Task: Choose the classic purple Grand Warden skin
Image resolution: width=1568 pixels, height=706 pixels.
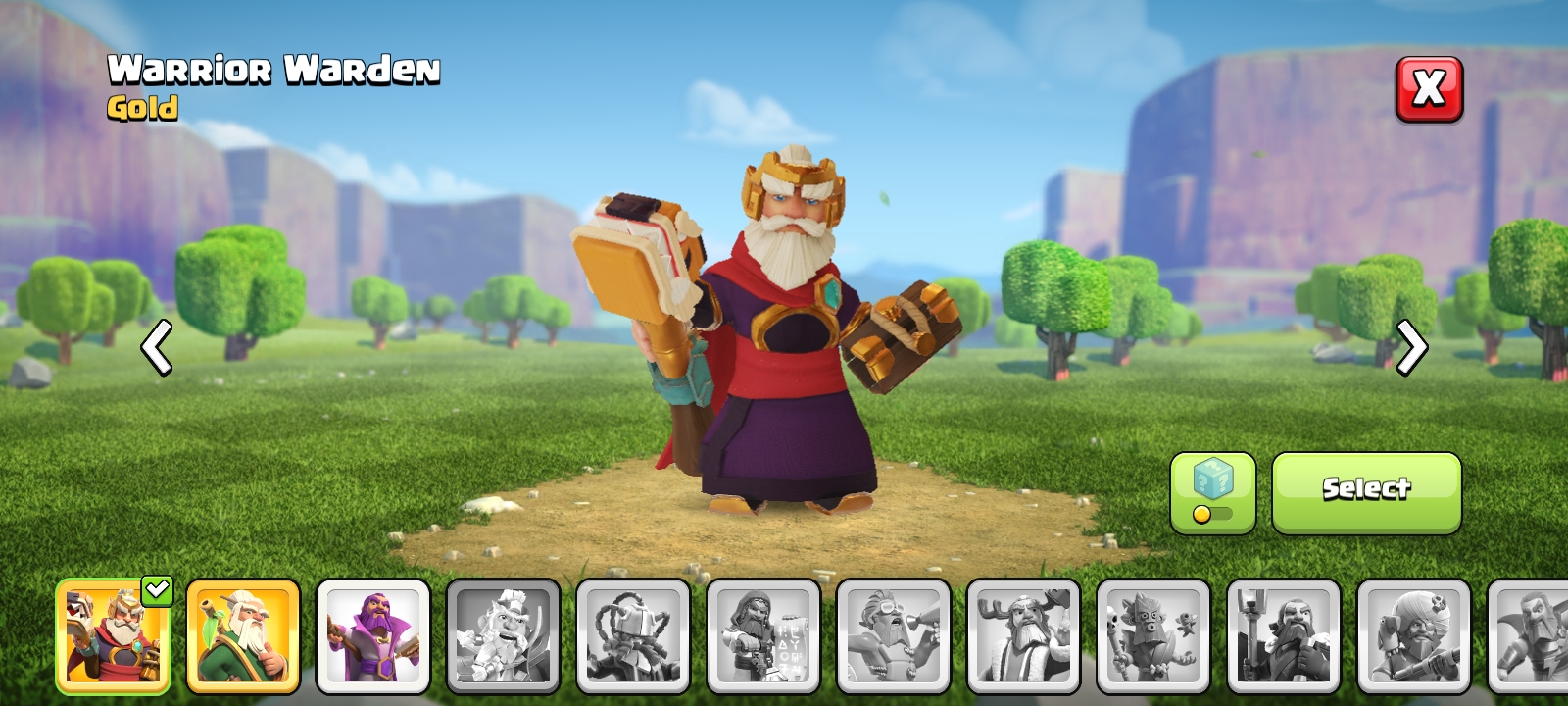Action: pyautogui.click(x=373, y=635)
